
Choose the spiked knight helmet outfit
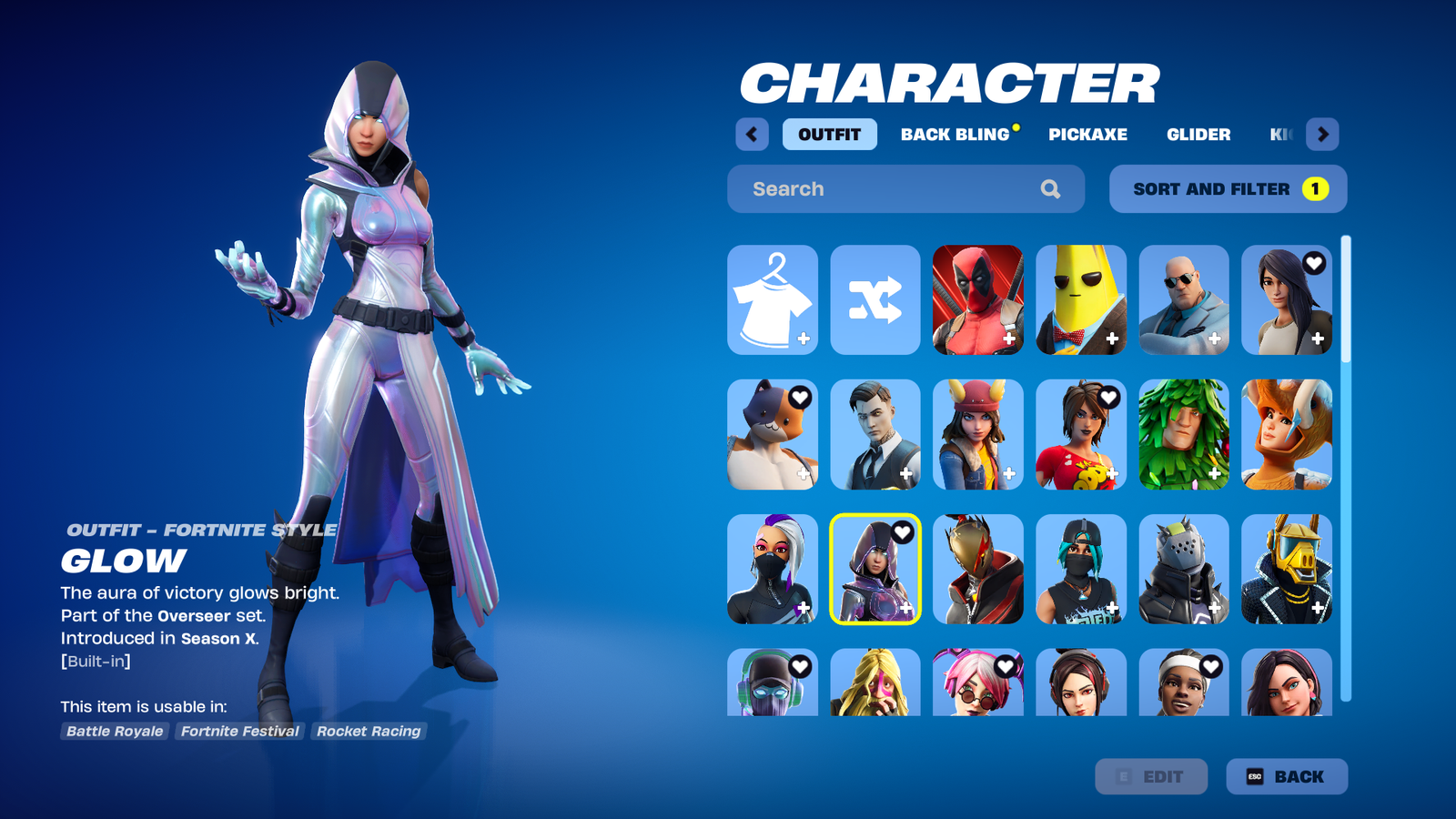click(x=1184, y=569)
